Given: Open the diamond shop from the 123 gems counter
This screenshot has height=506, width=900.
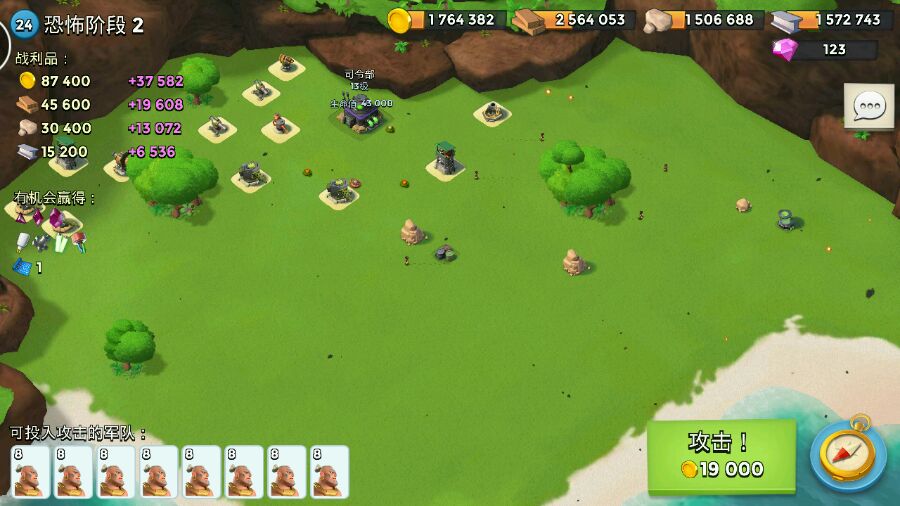Looking at the screenshot, I should click(825, 49).
